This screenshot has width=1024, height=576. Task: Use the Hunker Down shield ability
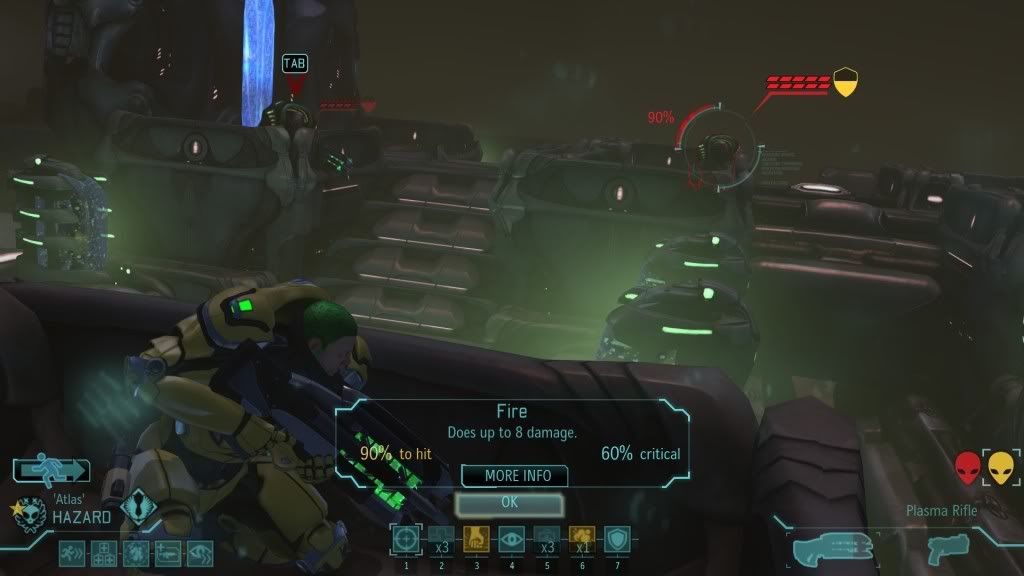[617, 539]
